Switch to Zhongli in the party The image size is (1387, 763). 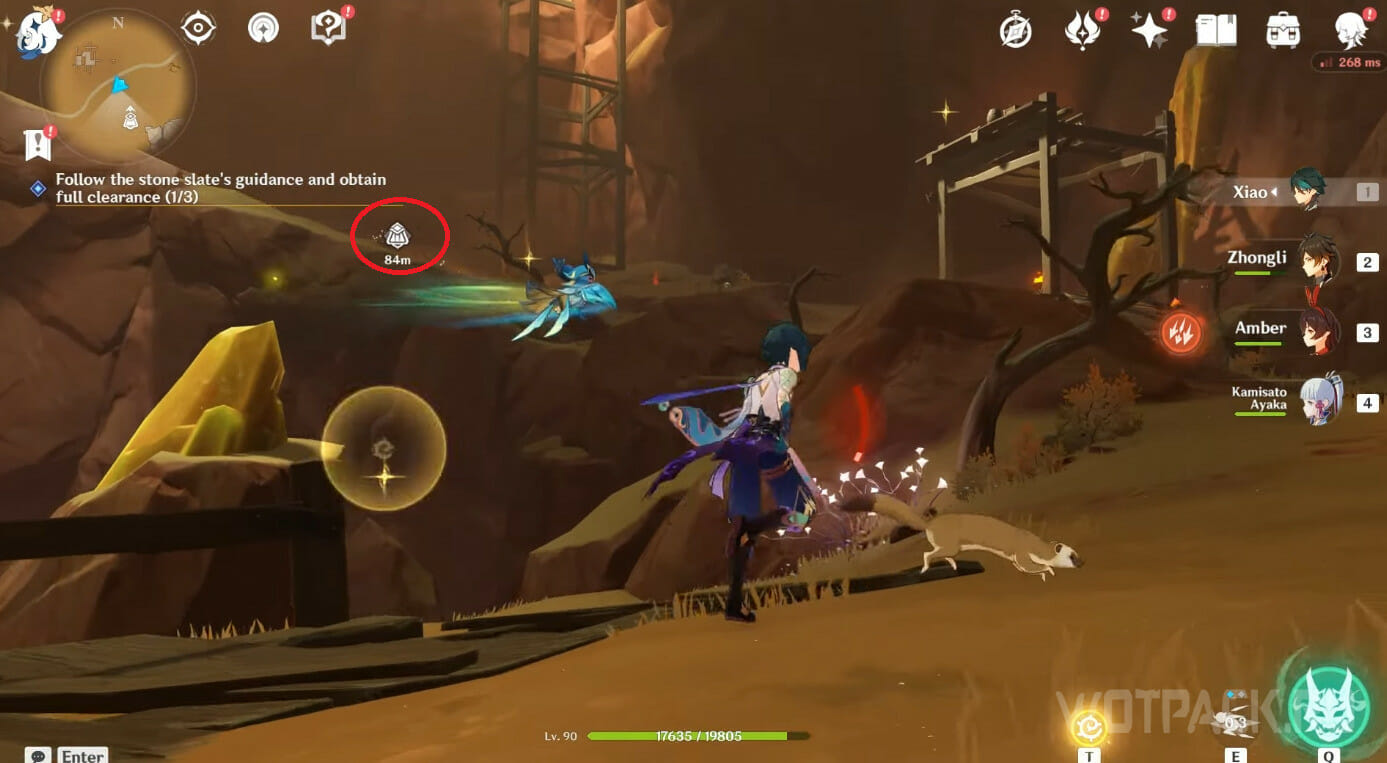pyautogui.click(x=1318, y=261)
